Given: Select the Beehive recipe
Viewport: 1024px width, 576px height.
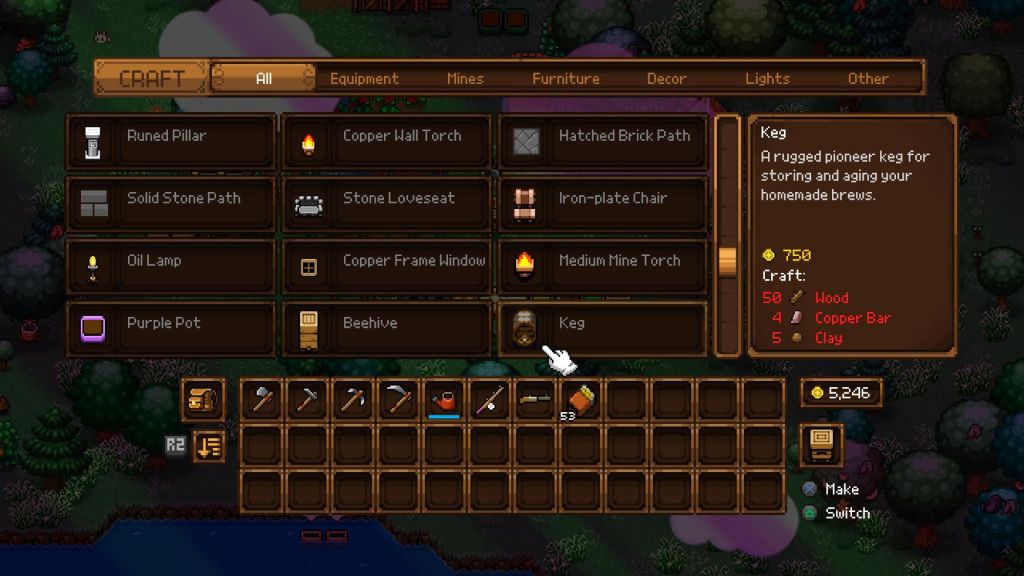Looking at the screenshot, I should [387, 328].
